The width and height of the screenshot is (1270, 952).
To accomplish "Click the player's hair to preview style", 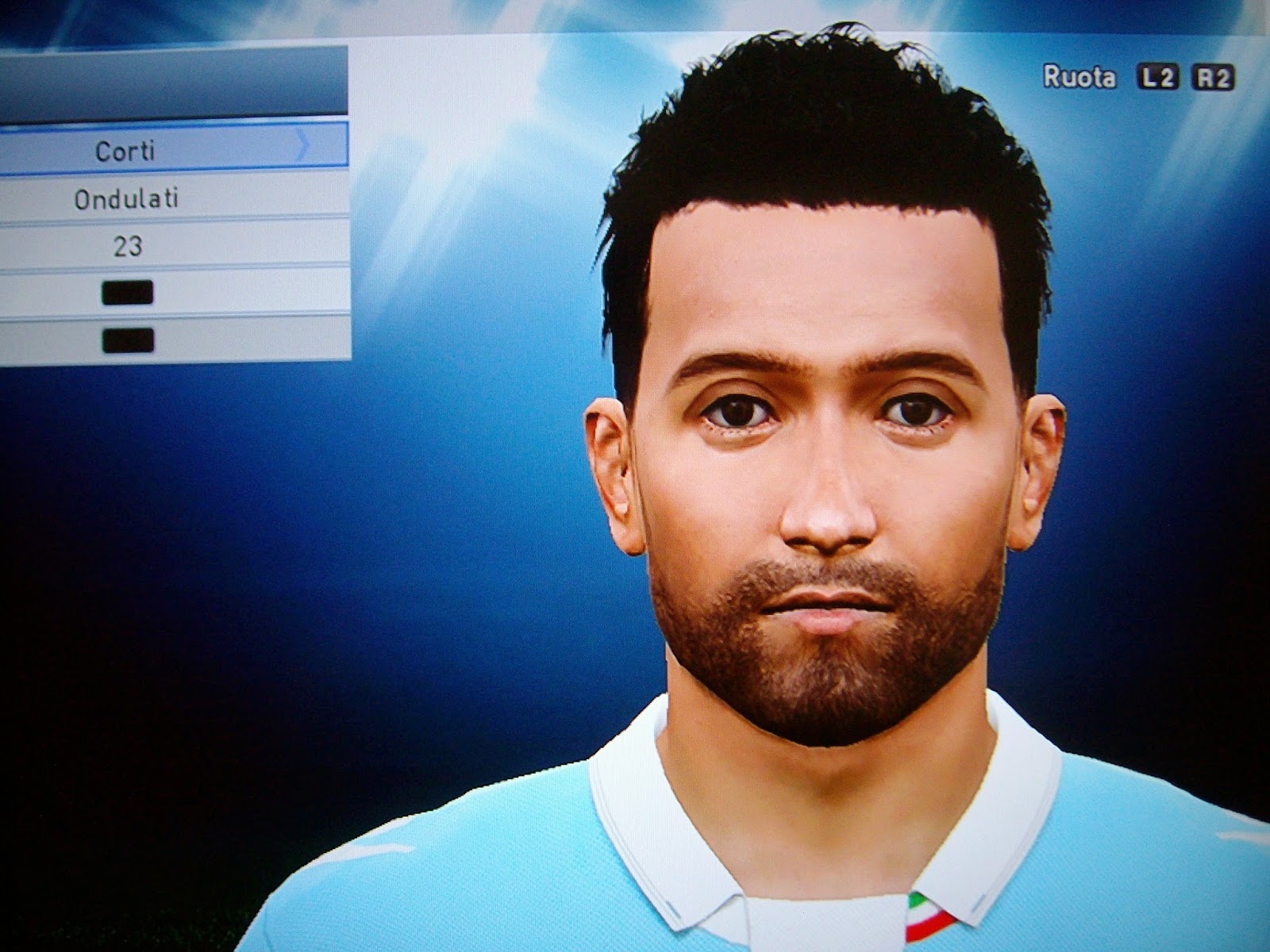I will 810,143.
